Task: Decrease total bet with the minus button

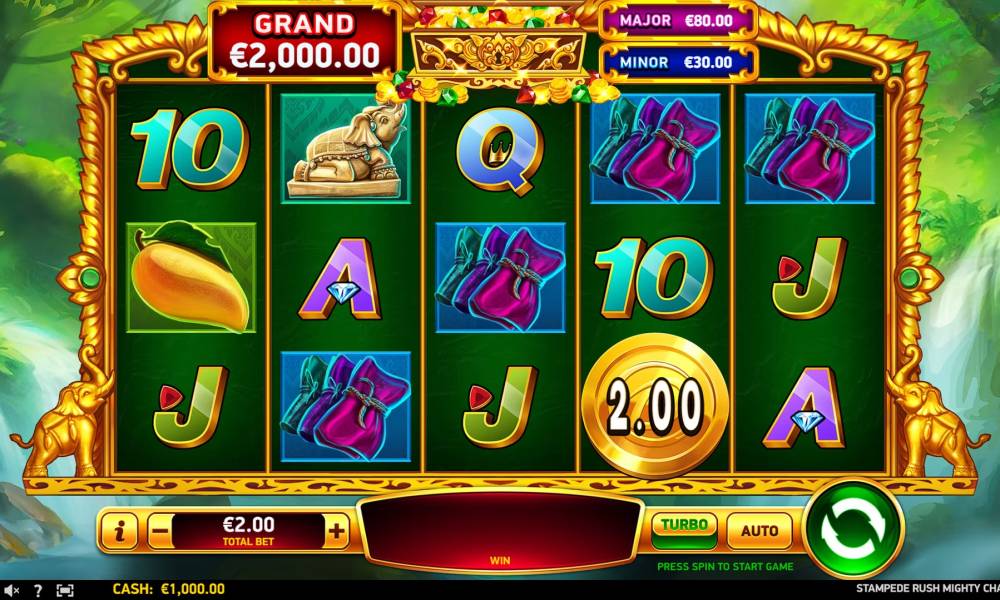Action: click(159, 532)
